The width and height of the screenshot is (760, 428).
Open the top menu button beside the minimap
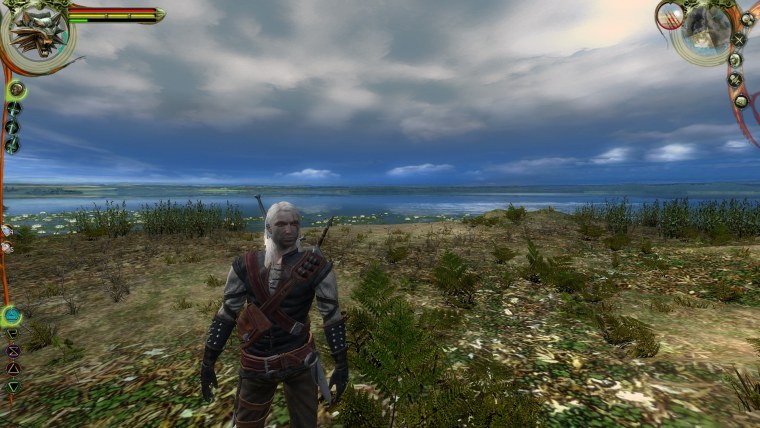746,18
